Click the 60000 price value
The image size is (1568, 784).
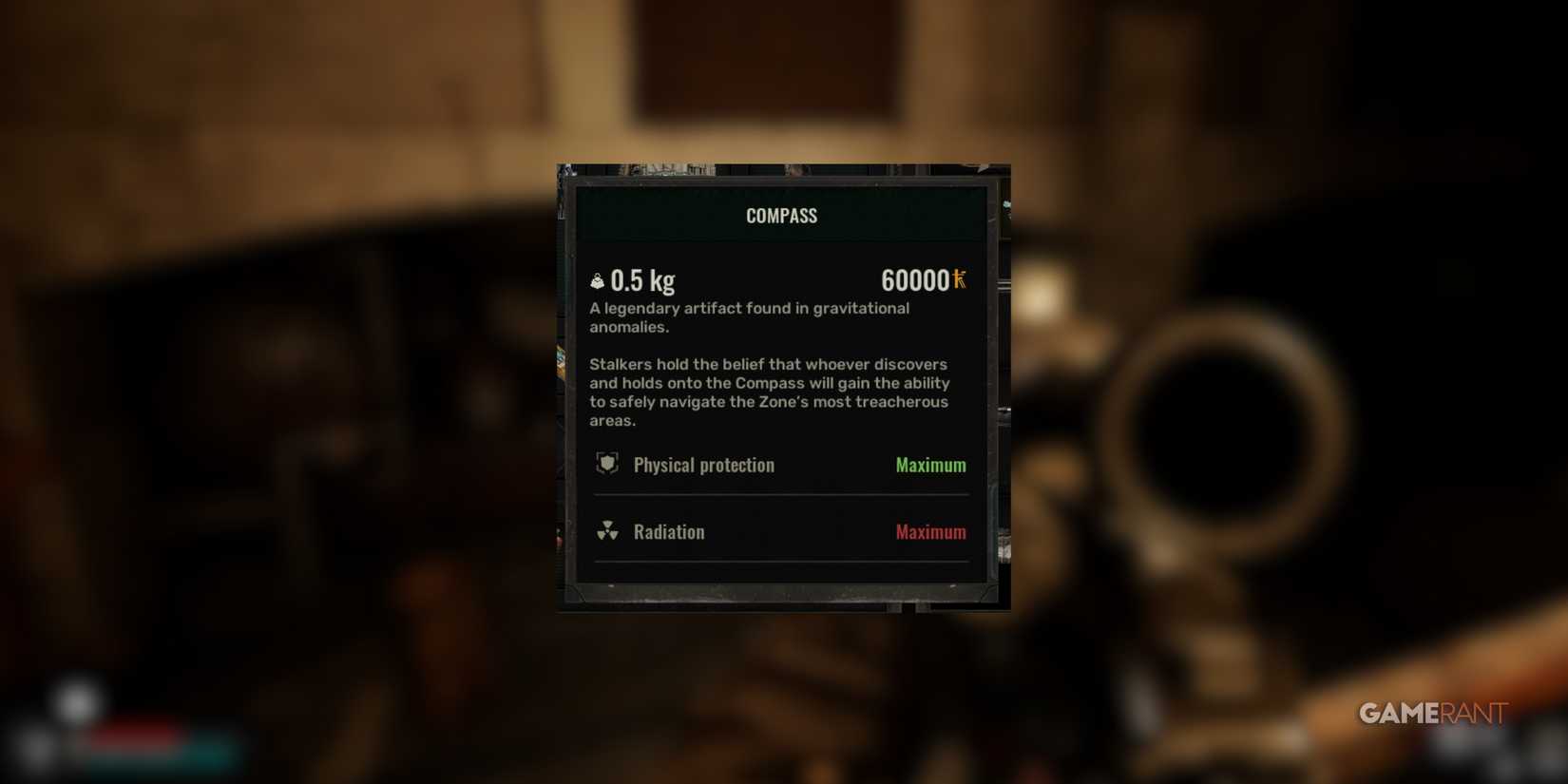pos(915,279)
